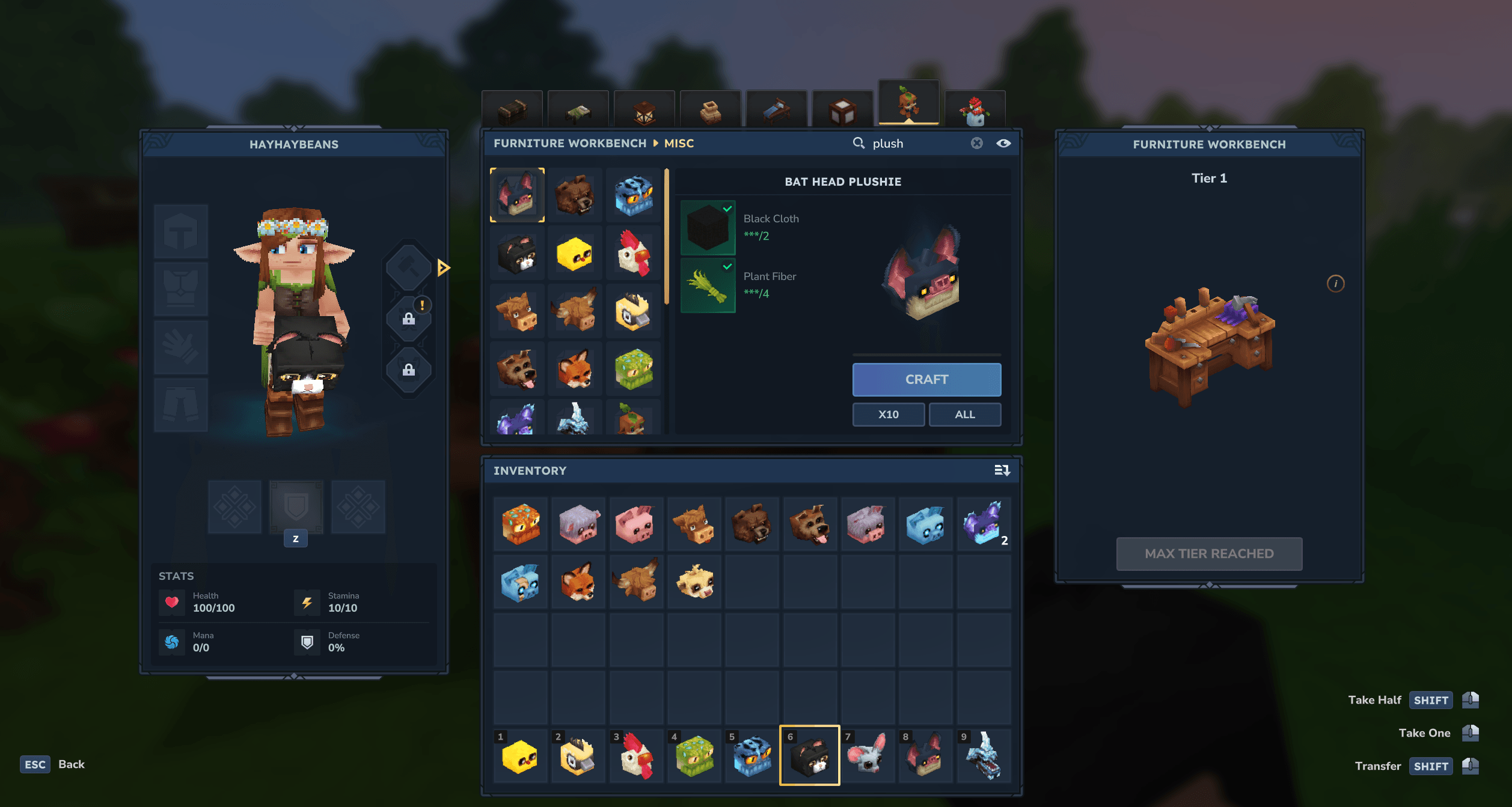This screenshot has height=807, width=1512.
Task: Open the MISC category breadcrumb
Action: pos(679,143)
